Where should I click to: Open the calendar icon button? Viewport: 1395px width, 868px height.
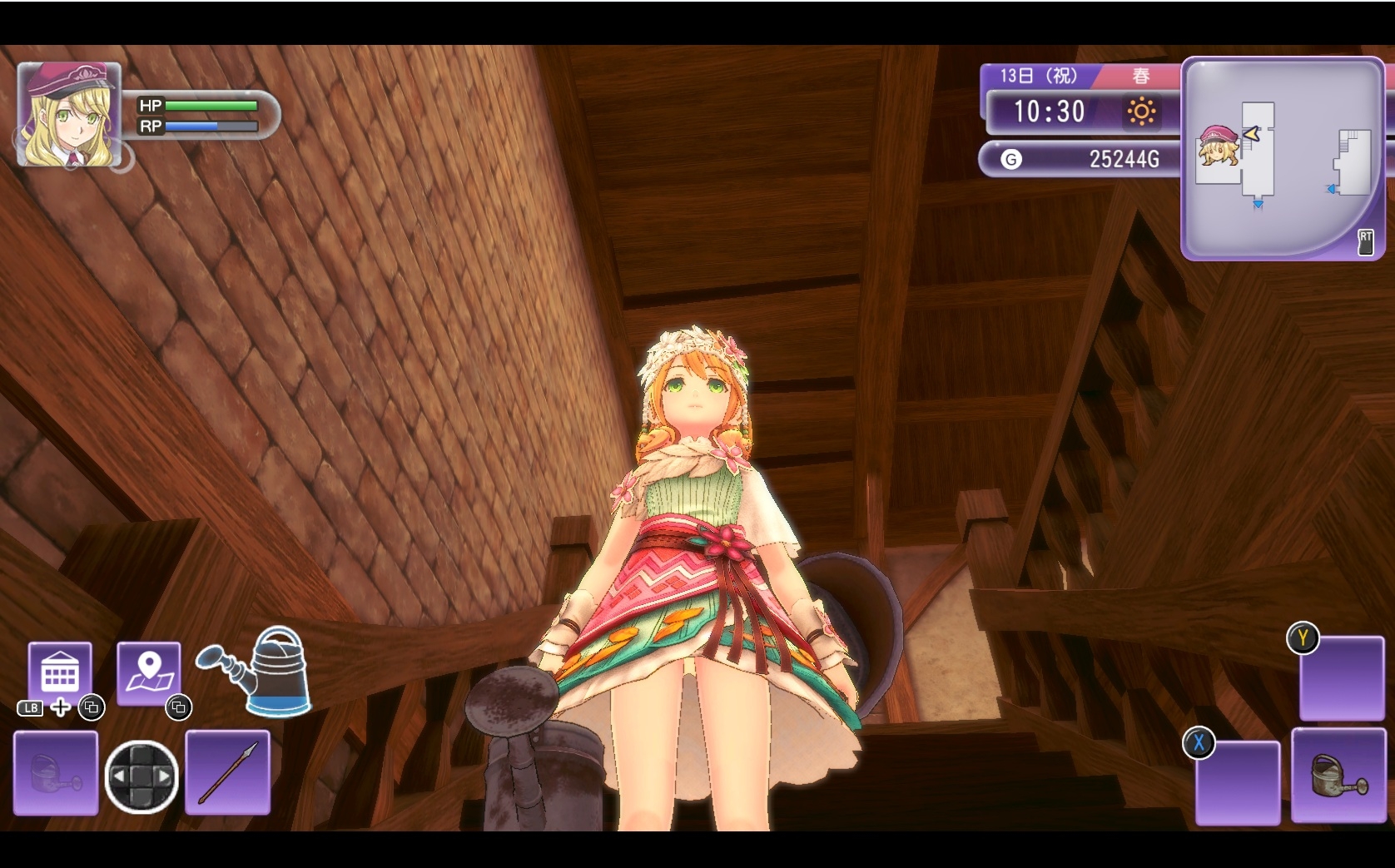60,672
